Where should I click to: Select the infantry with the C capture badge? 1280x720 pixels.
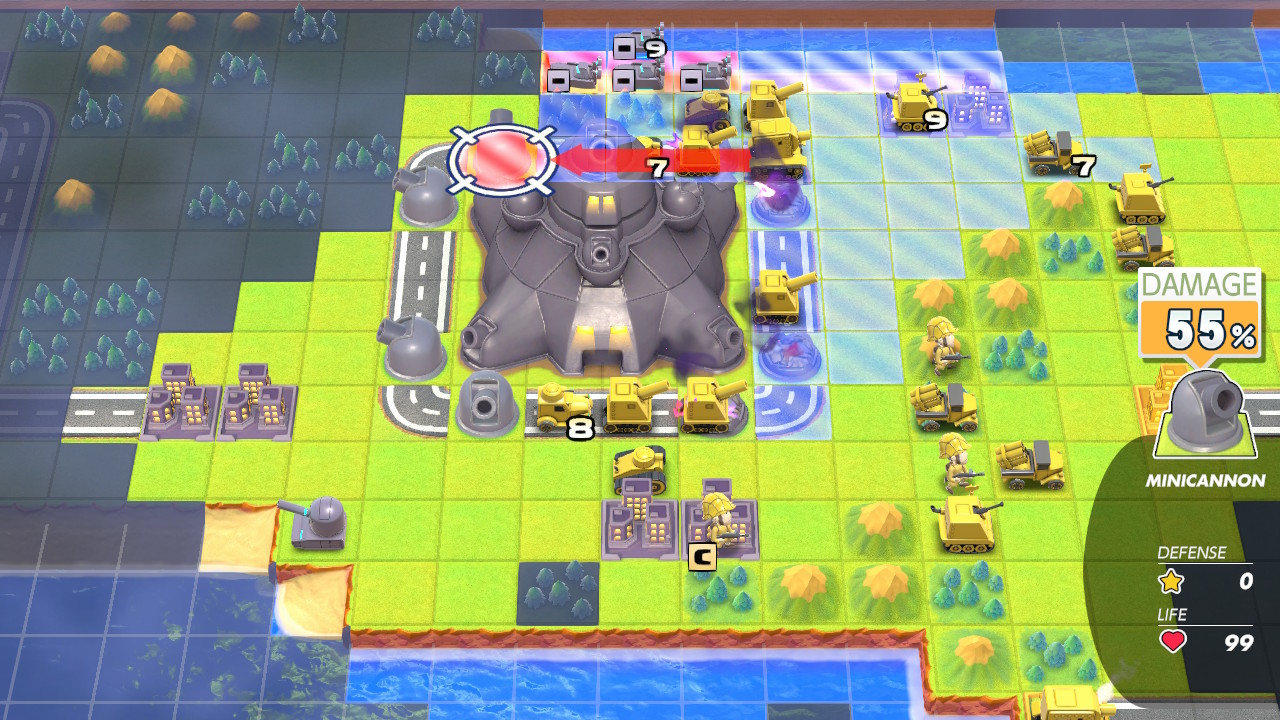point(718,518)
